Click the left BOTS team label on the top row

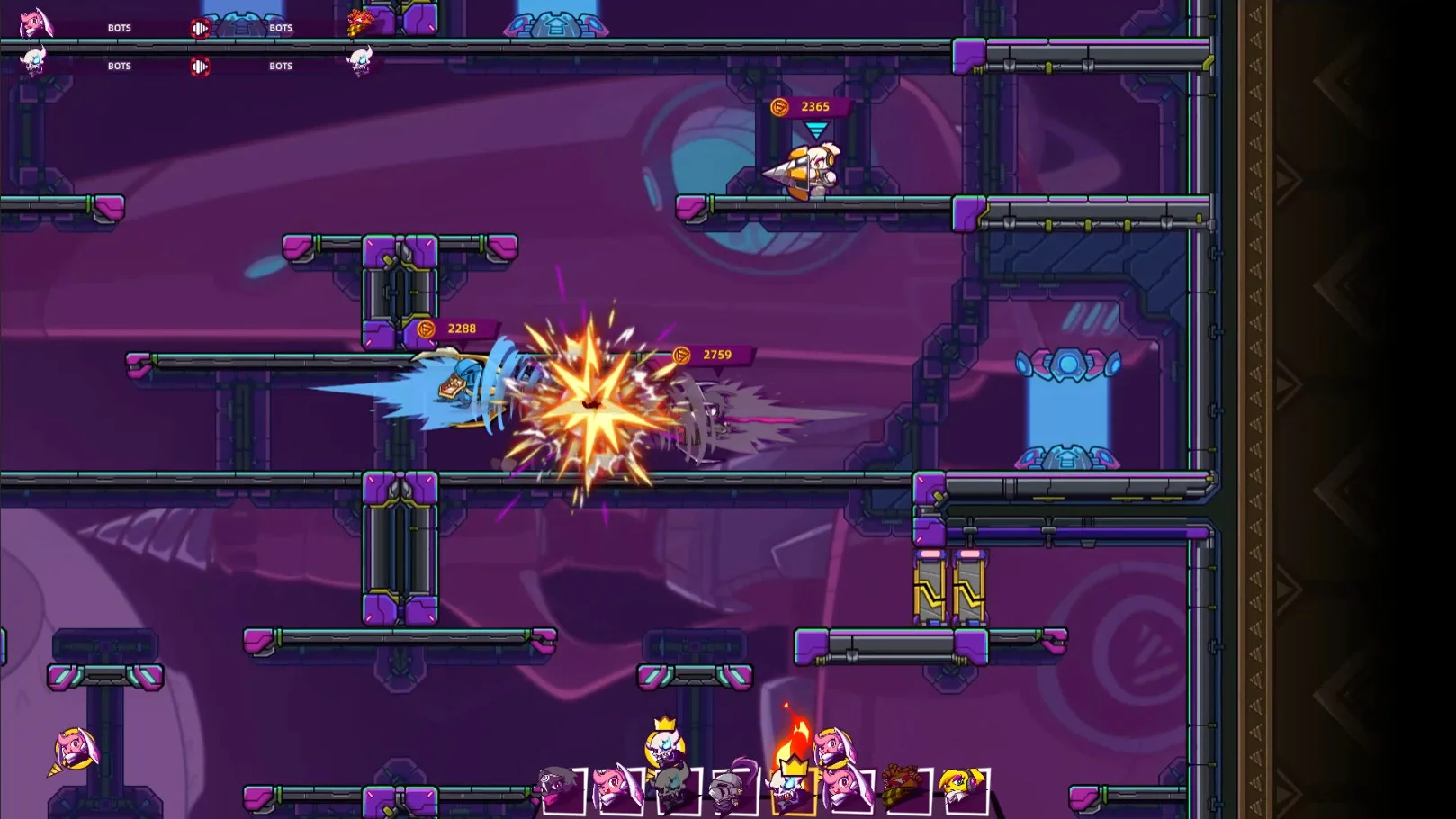coord(119,28)
